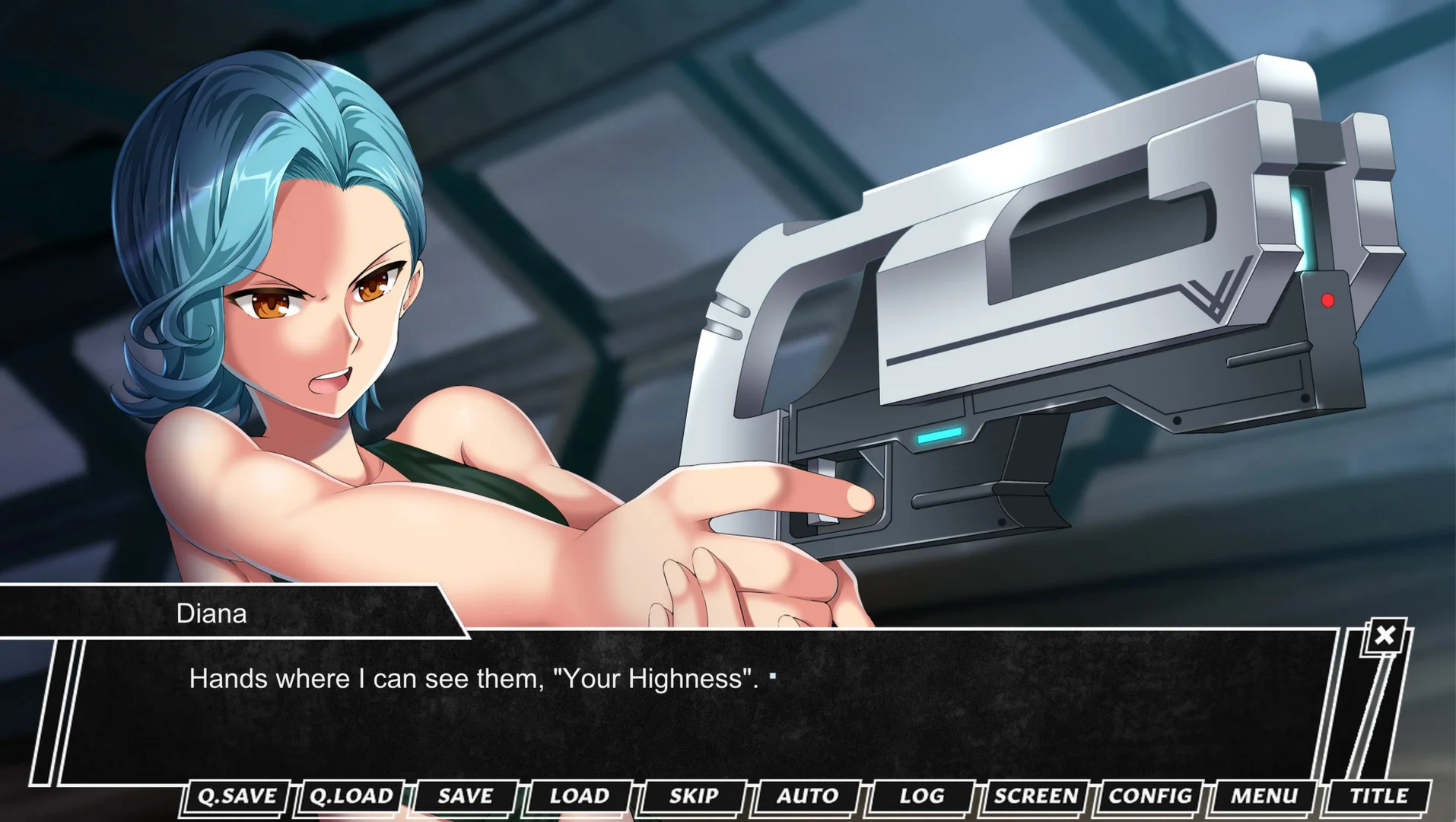Viewport: 1456px width, 822px height.
Task: Open the game MENU
Action: (1264, 796)
